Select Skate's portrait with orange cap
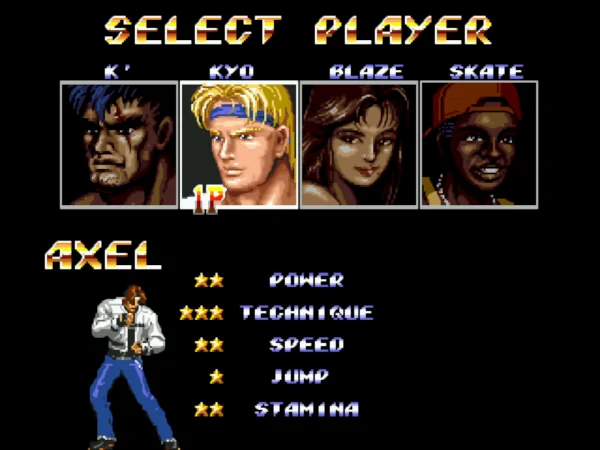 click(479, 144)
